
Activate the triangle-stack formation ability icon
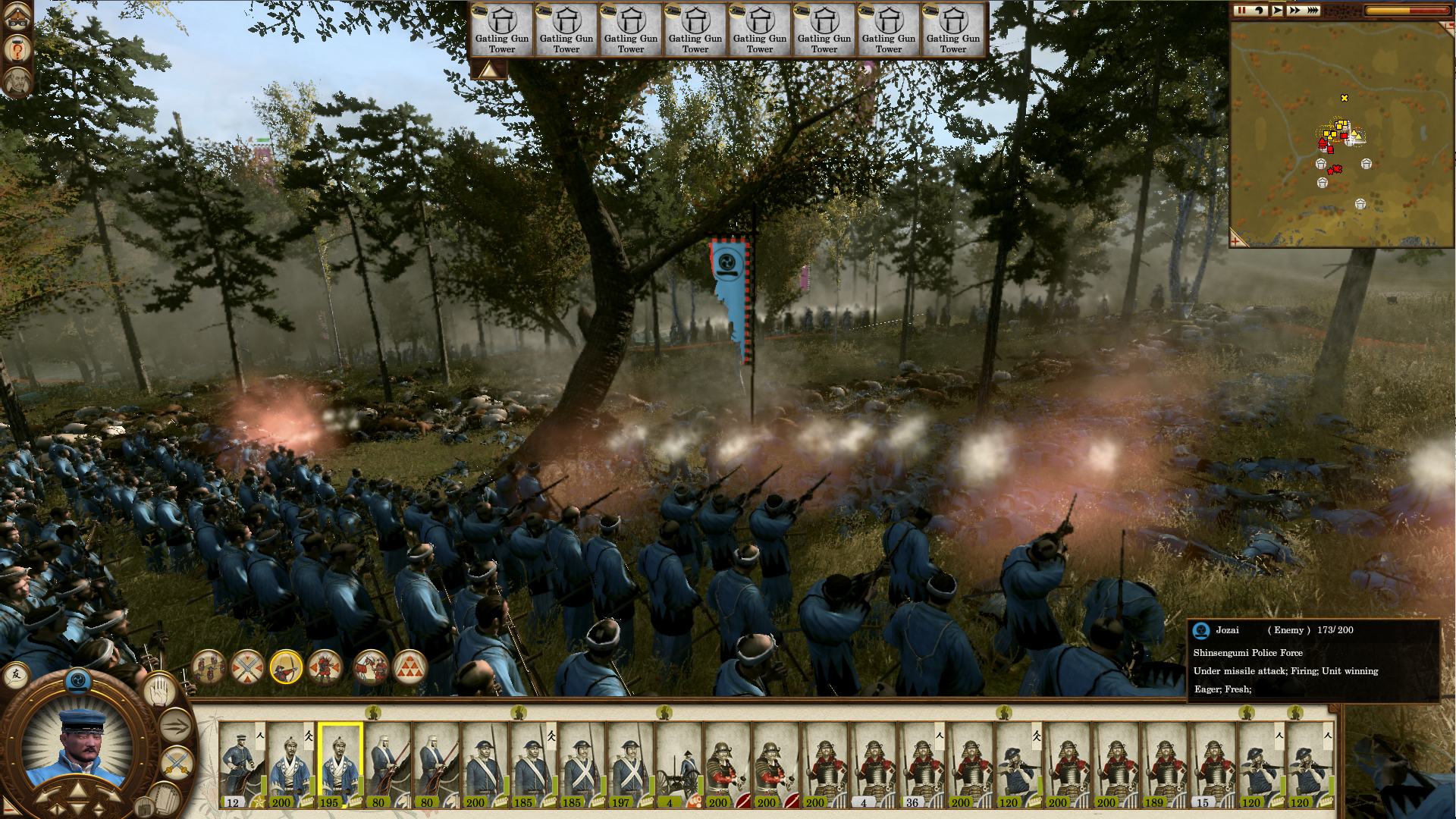(410, 667)
